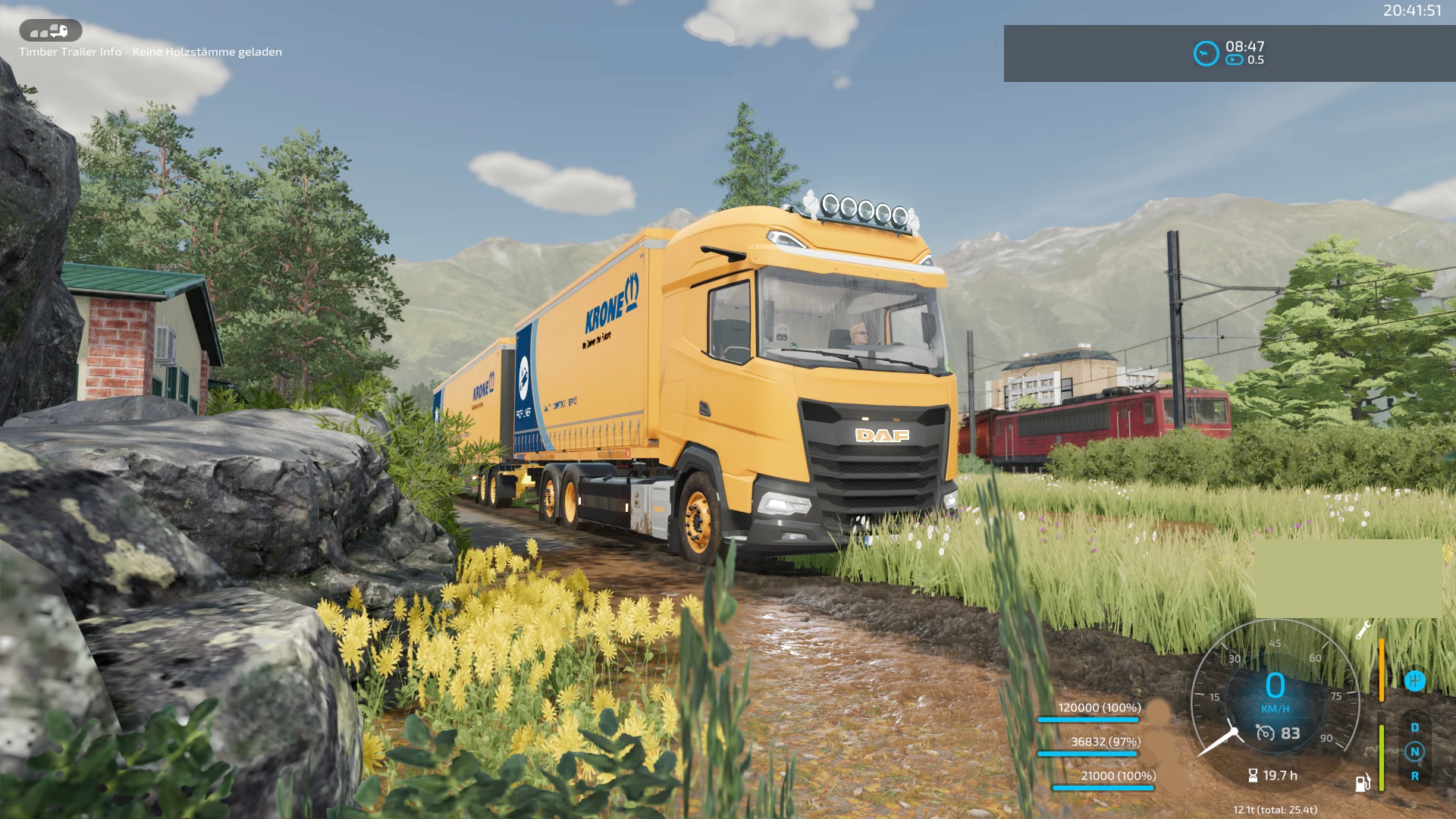This screenshot has width=1456, height=819.
Task: Click the cruise control speed icon
Action: (x=1265, y=733)
